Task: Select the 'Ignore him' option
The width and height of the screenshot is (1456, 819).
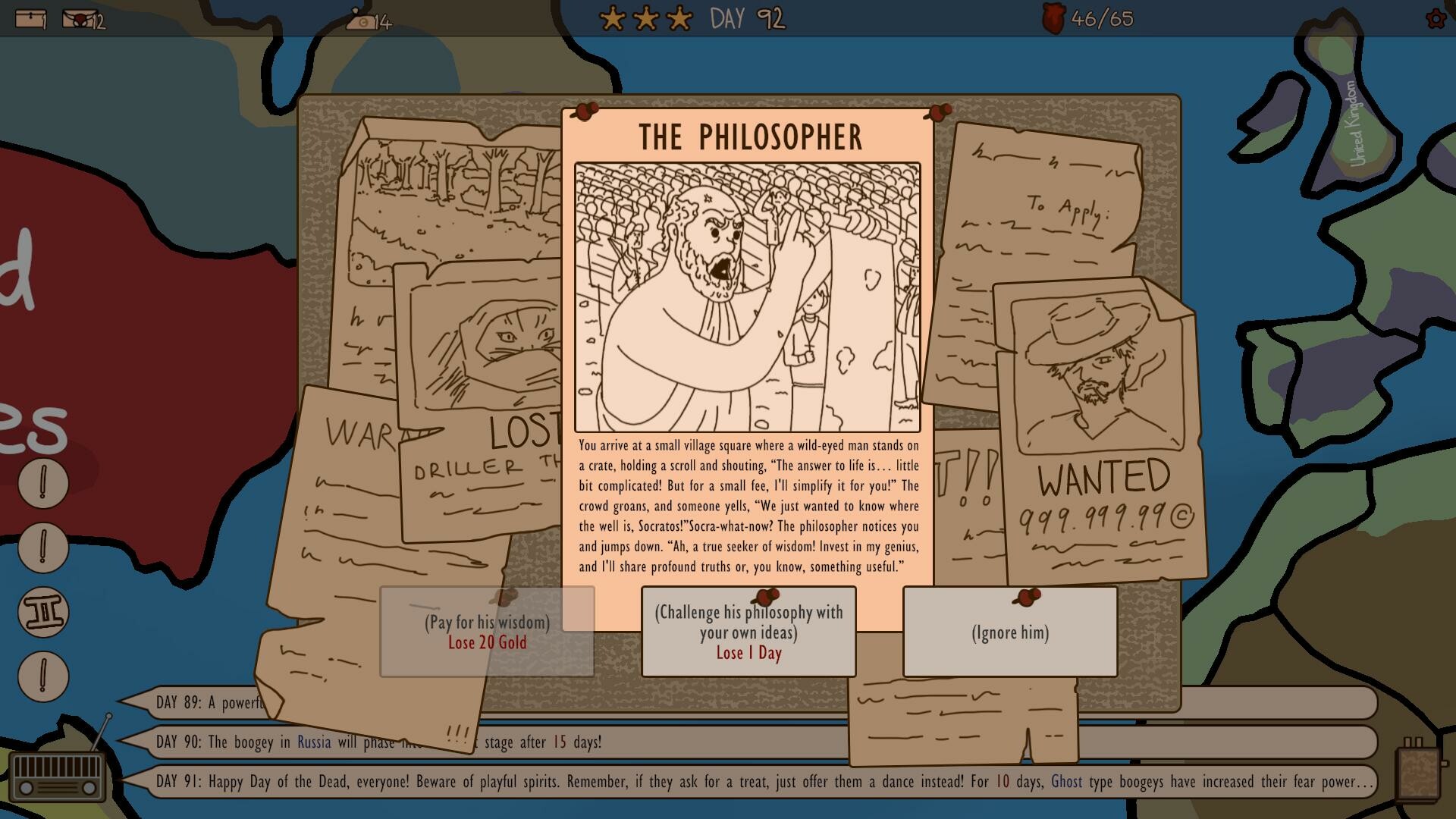Action: [1009, 632]
